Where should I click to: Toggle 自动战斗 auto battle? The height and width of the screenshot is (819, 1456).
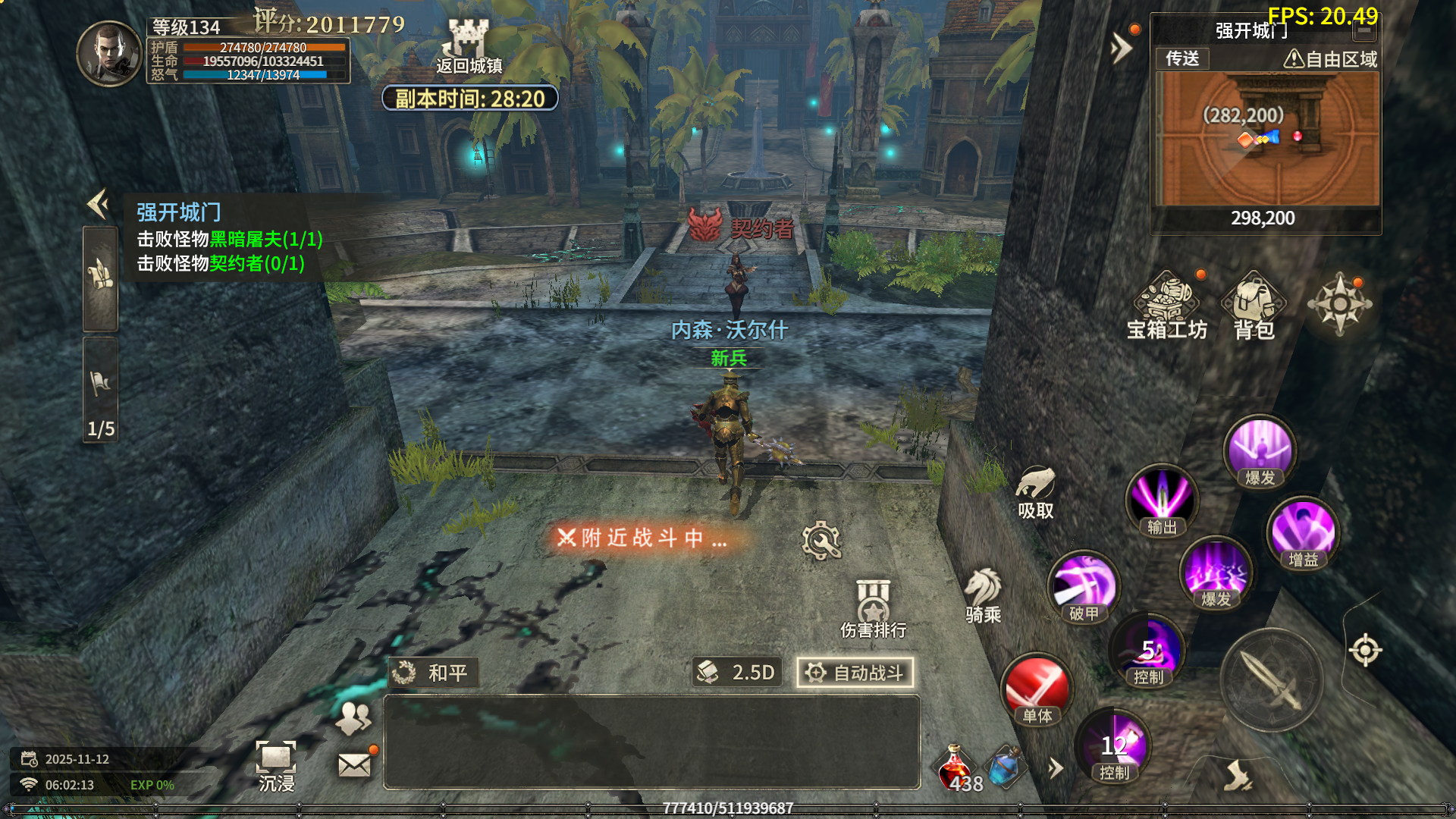pos(855,673)
